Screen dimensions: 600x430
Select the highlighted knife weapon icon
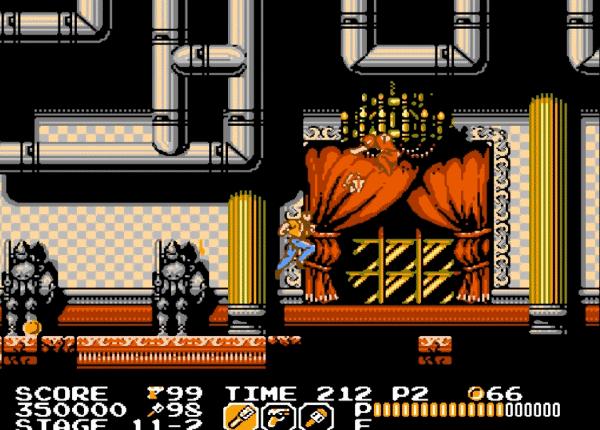click(x=240, y=416)
